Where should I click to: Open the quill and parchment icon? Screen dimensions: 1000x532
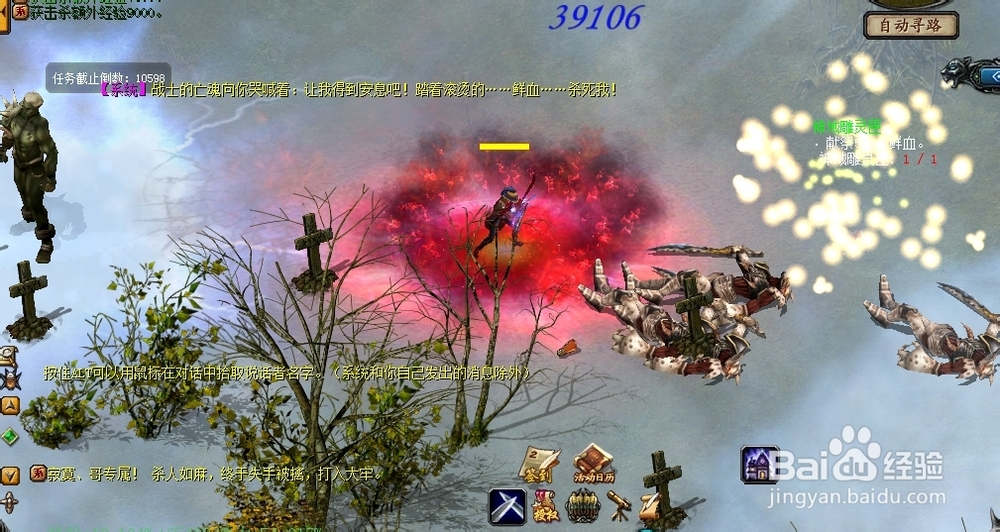click(x=650, y=506)
